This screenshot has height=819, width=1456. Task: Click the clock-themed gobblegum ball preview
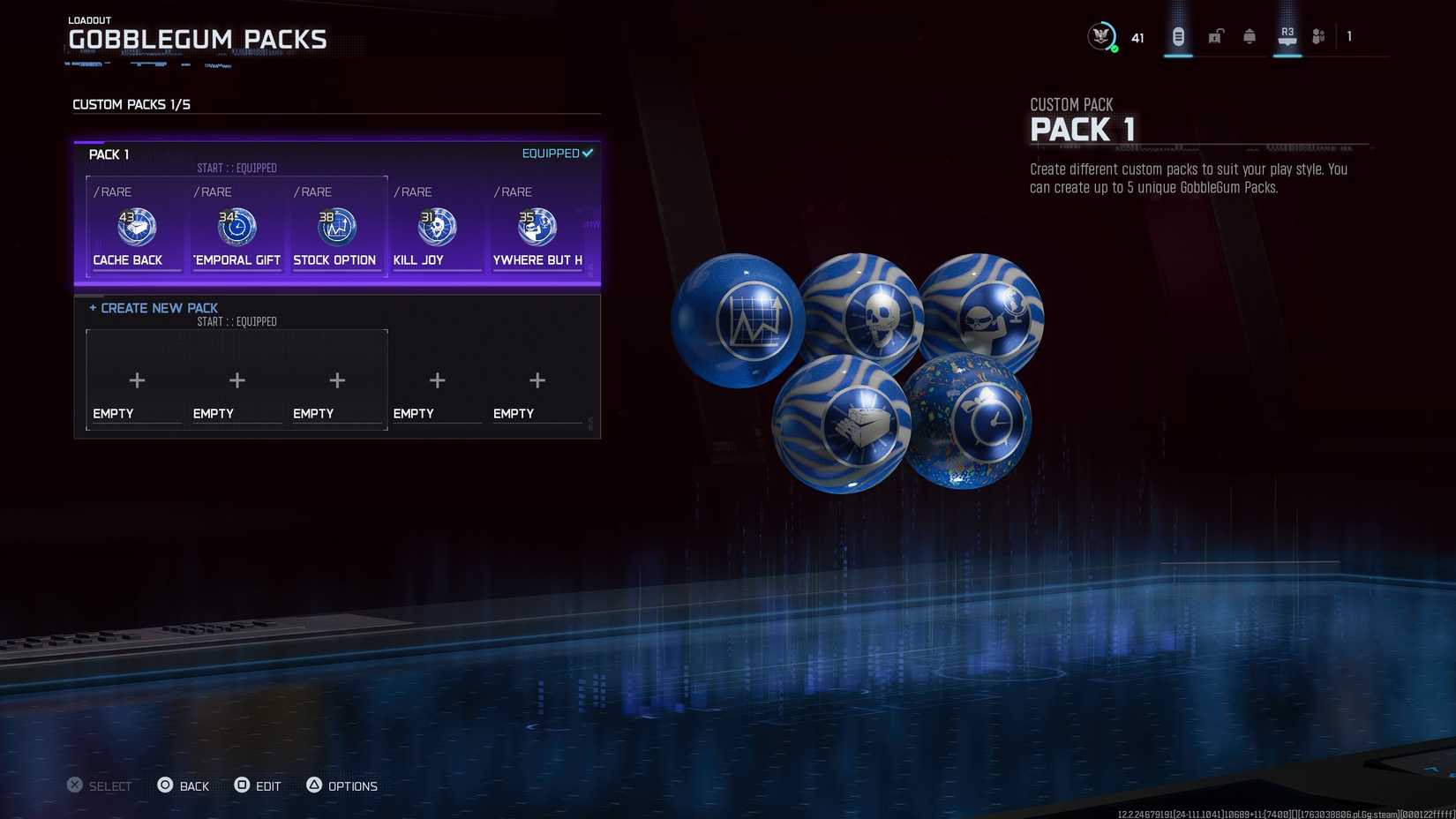981,422
